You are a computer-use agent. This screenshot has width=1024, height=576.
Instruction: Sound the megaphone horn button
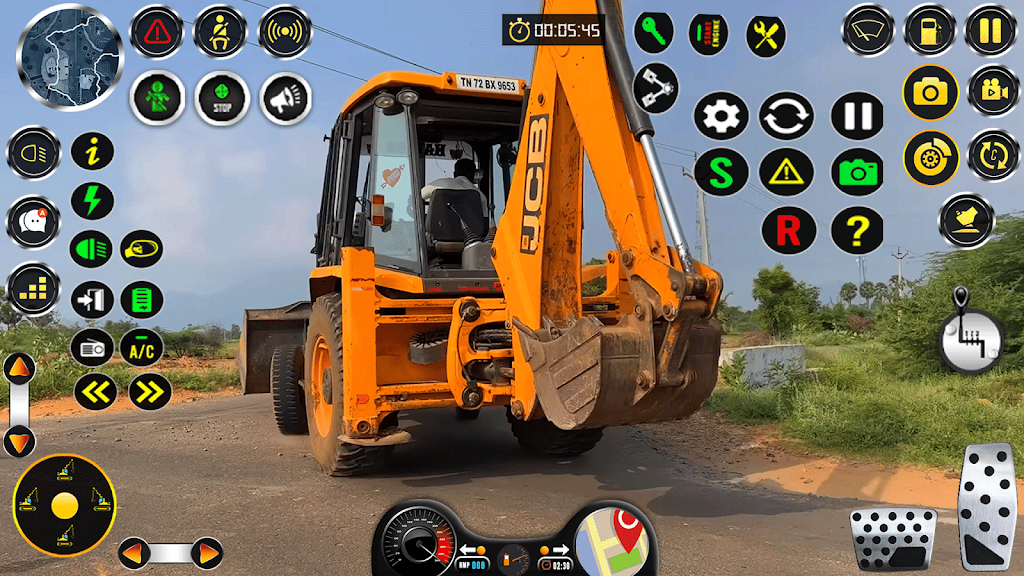(285, 98)
